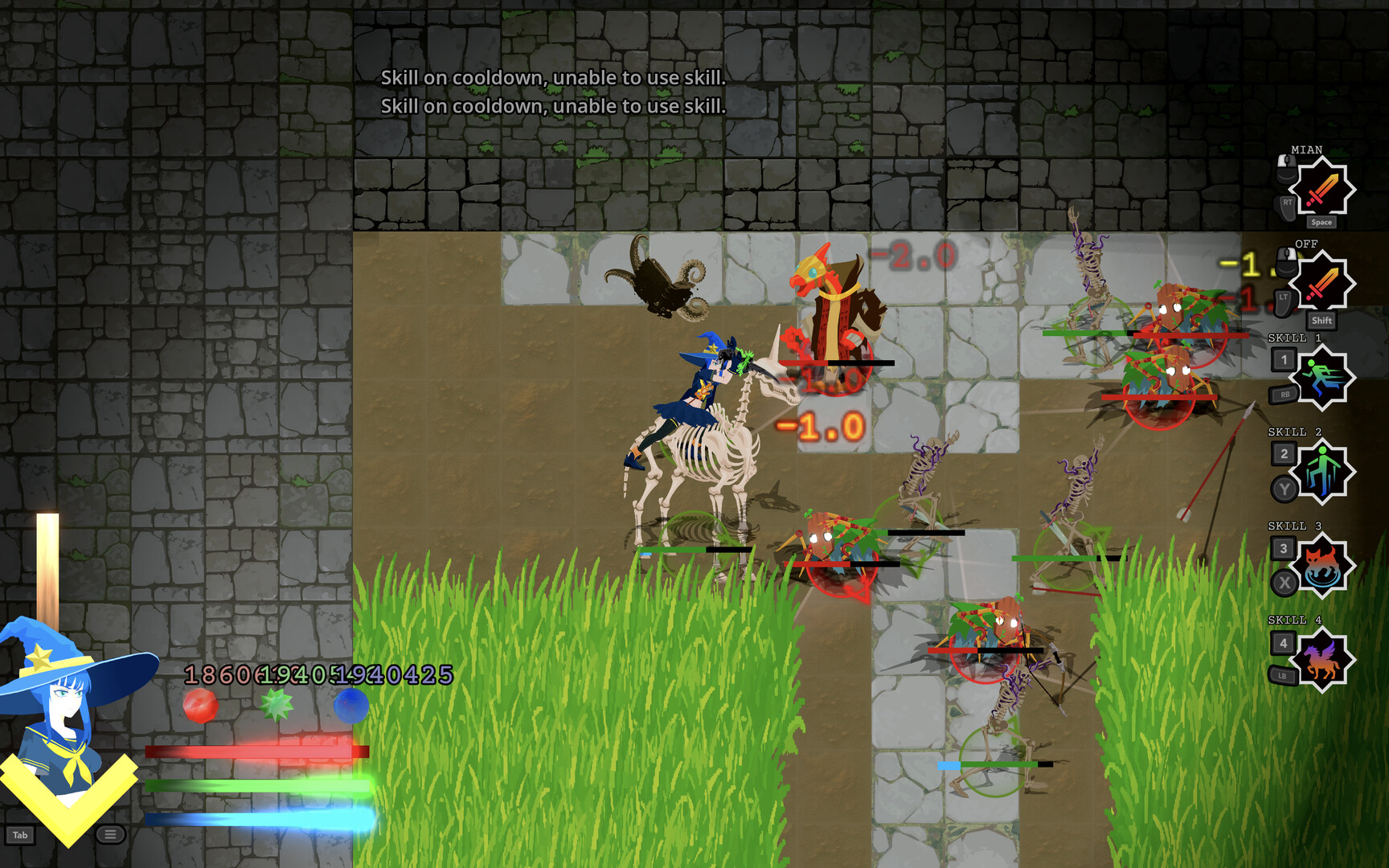Viewport: 1389px width, 868px height.
Task: Click the red health orb by stat 18601
Action: 202,706
